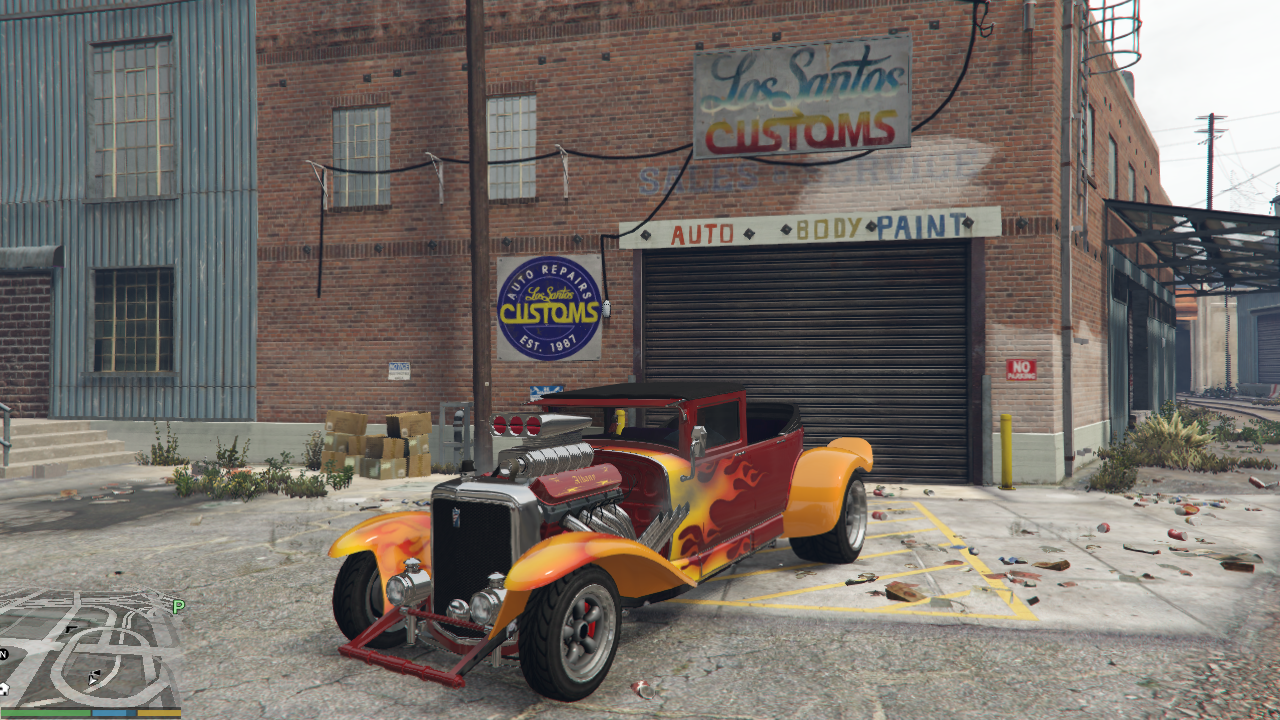Screen dimensions: 1280x720
Task: Select the white house blip on minimap
Action: coord(3,689)
